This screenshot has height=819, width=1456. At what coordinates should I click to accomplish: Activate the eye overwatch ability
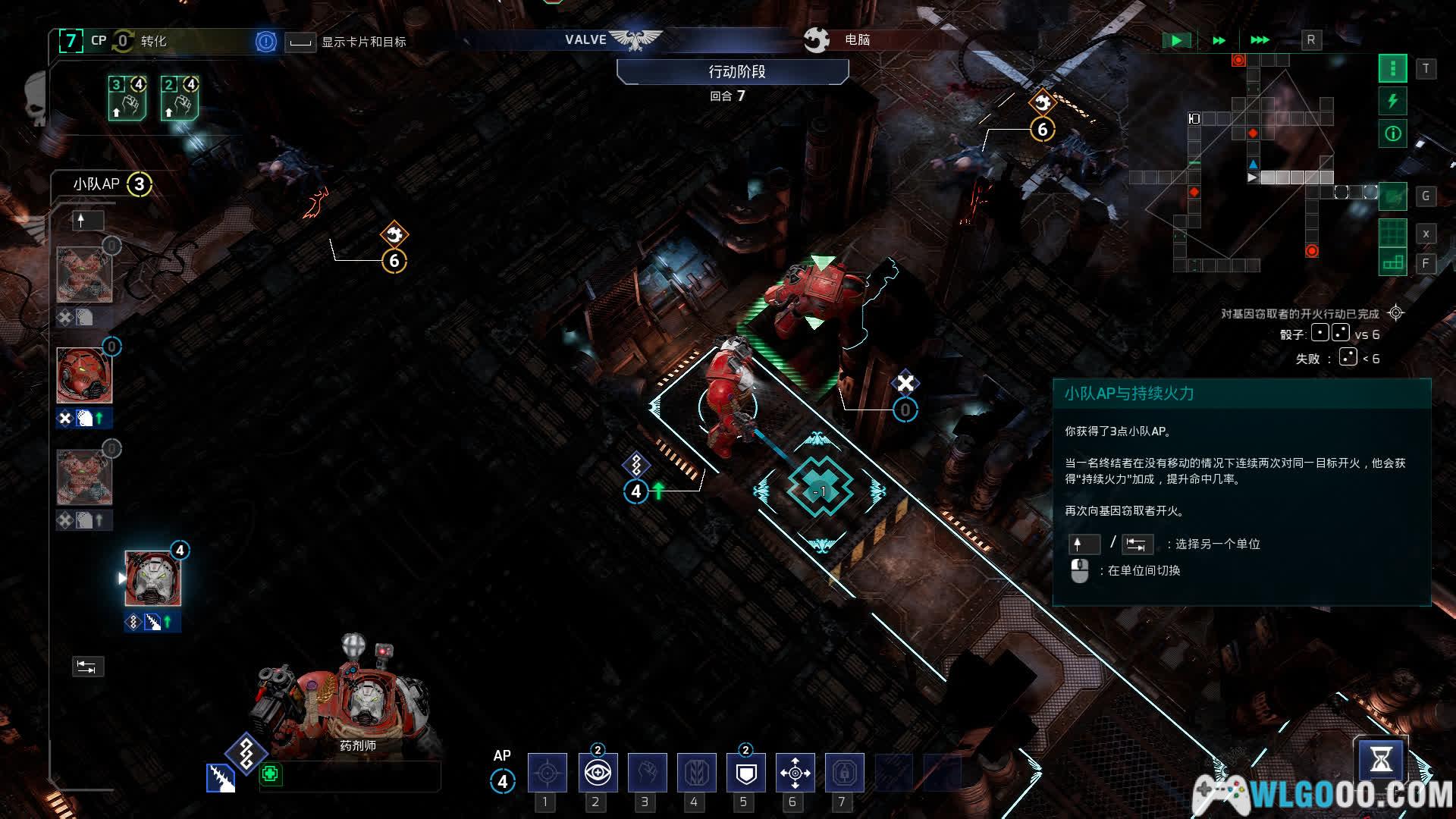(598, 773)
